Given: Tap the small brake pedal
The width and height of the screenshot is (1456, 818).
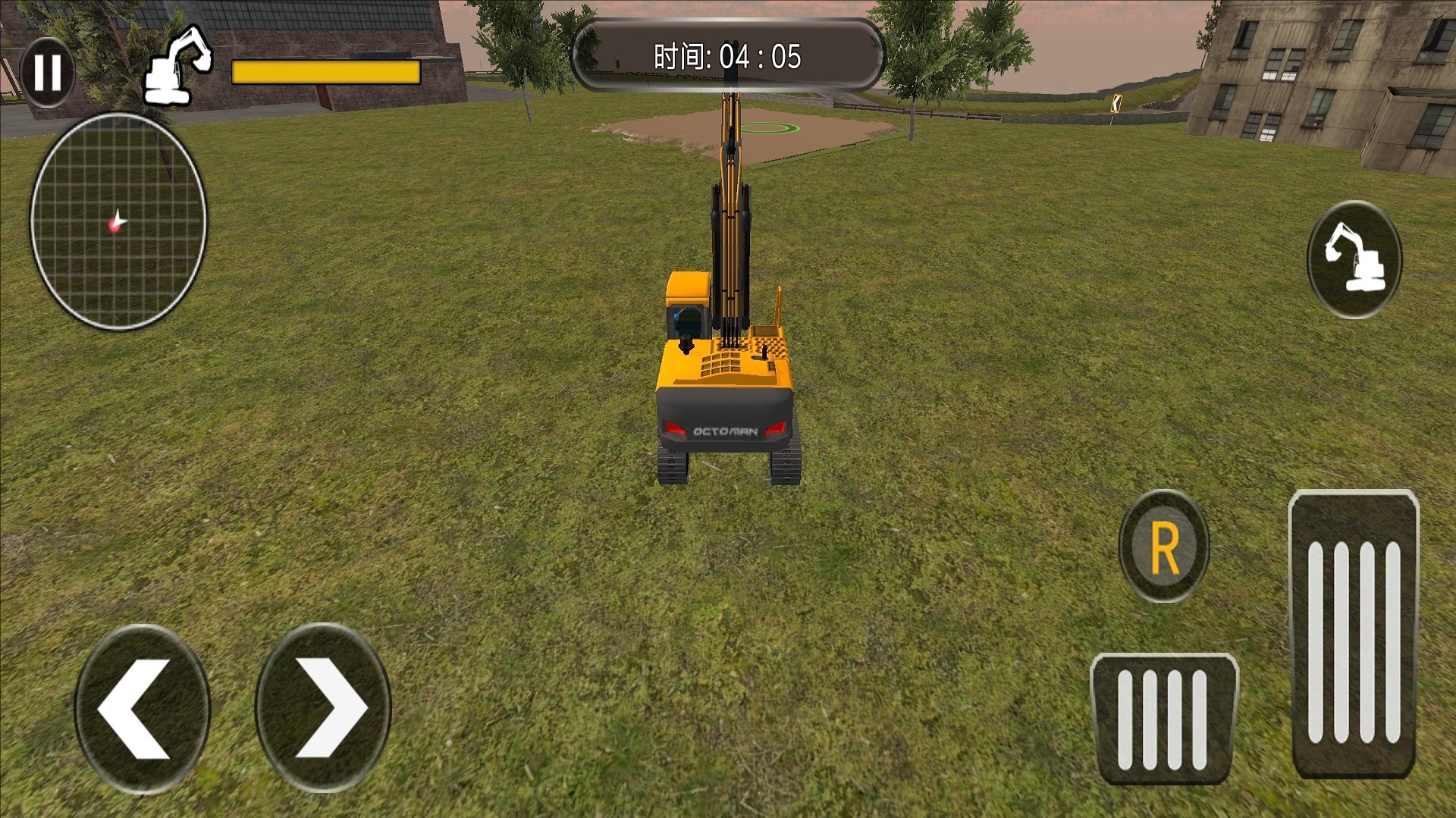Looking at the screenshot, I should 1163,718.
